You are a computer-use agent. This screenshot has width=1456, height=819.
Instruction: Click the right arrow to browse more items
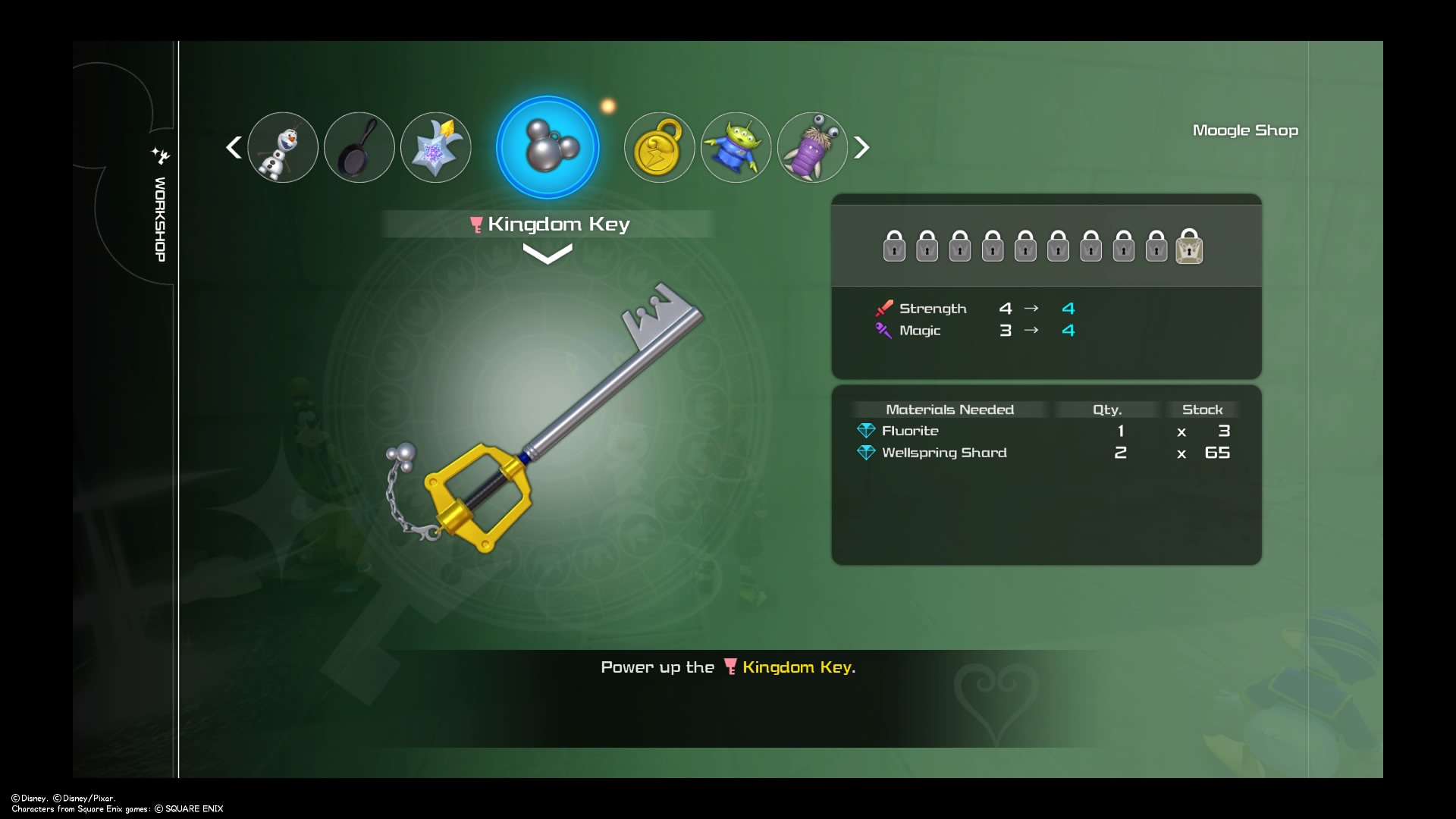[861, 147]
